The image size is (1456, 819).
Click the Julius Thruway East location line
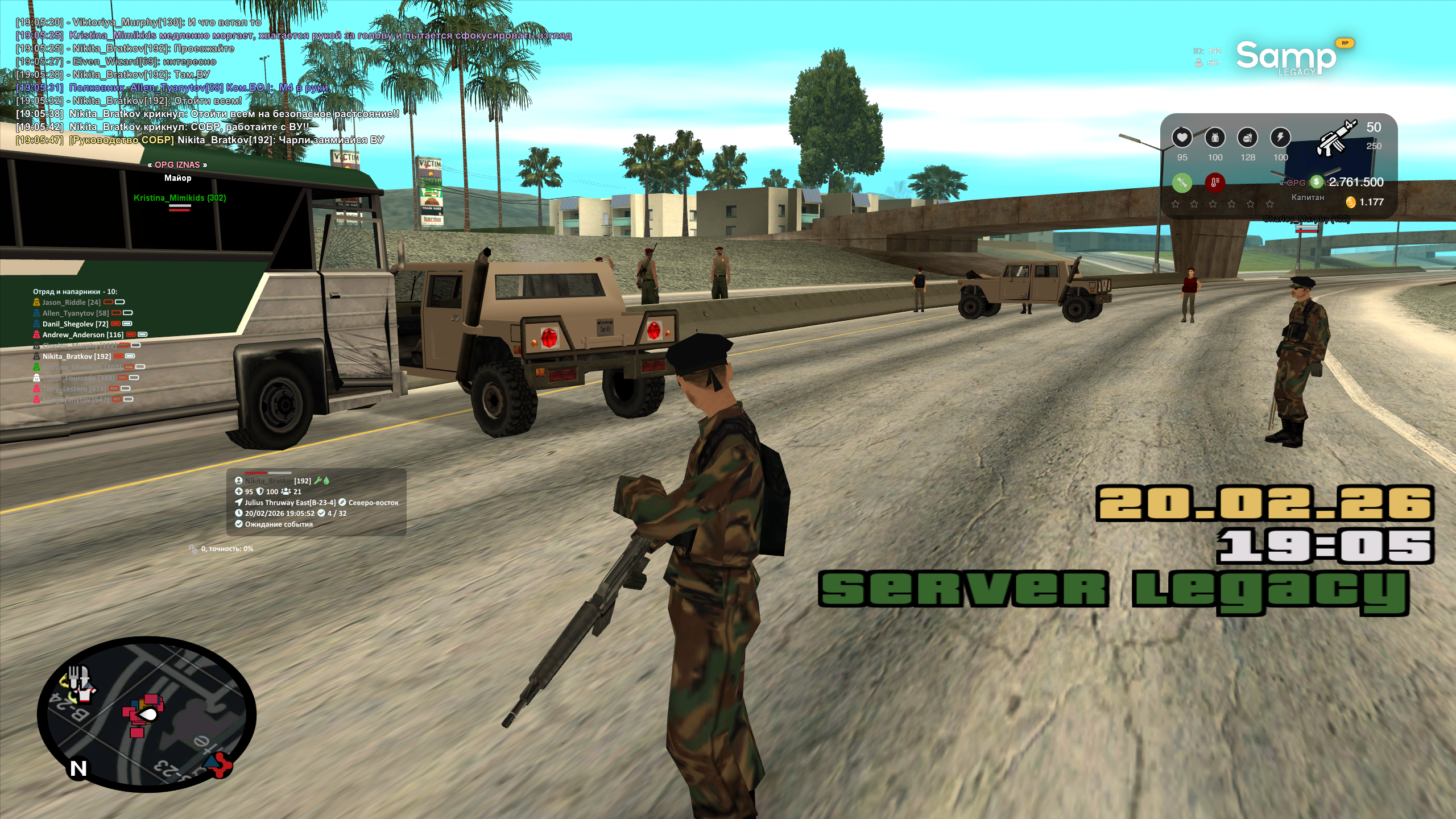(x=290, y=503)
